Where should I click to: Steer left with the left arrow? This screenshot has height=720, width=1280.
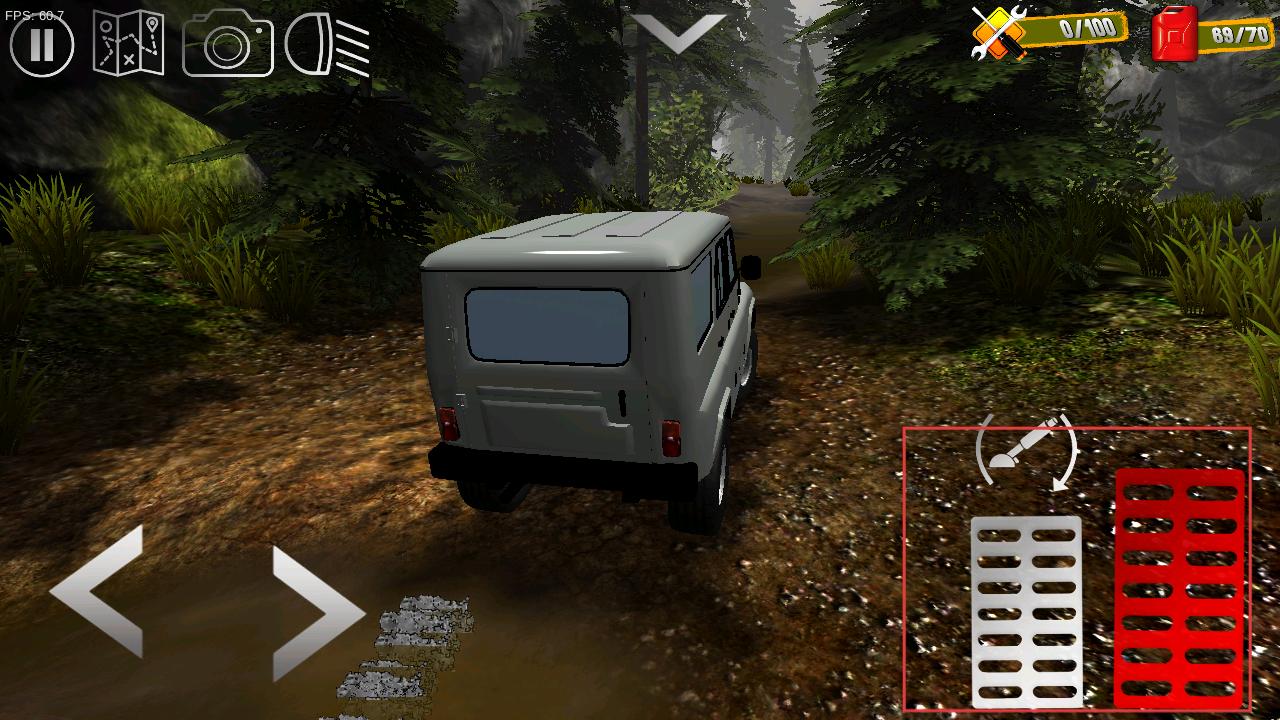pyautogui.click(x=100, y=591)
